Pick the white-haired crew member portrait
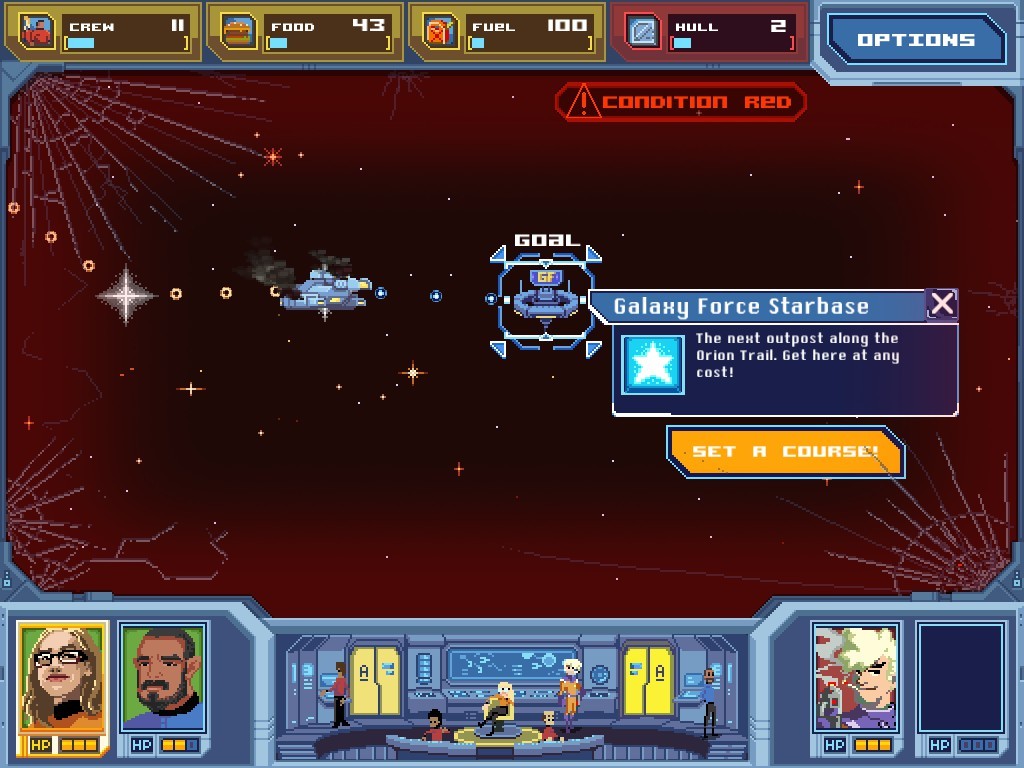The height and width of the screenshot is (768, 1024). pyautogui.click(x=855, y=677)
